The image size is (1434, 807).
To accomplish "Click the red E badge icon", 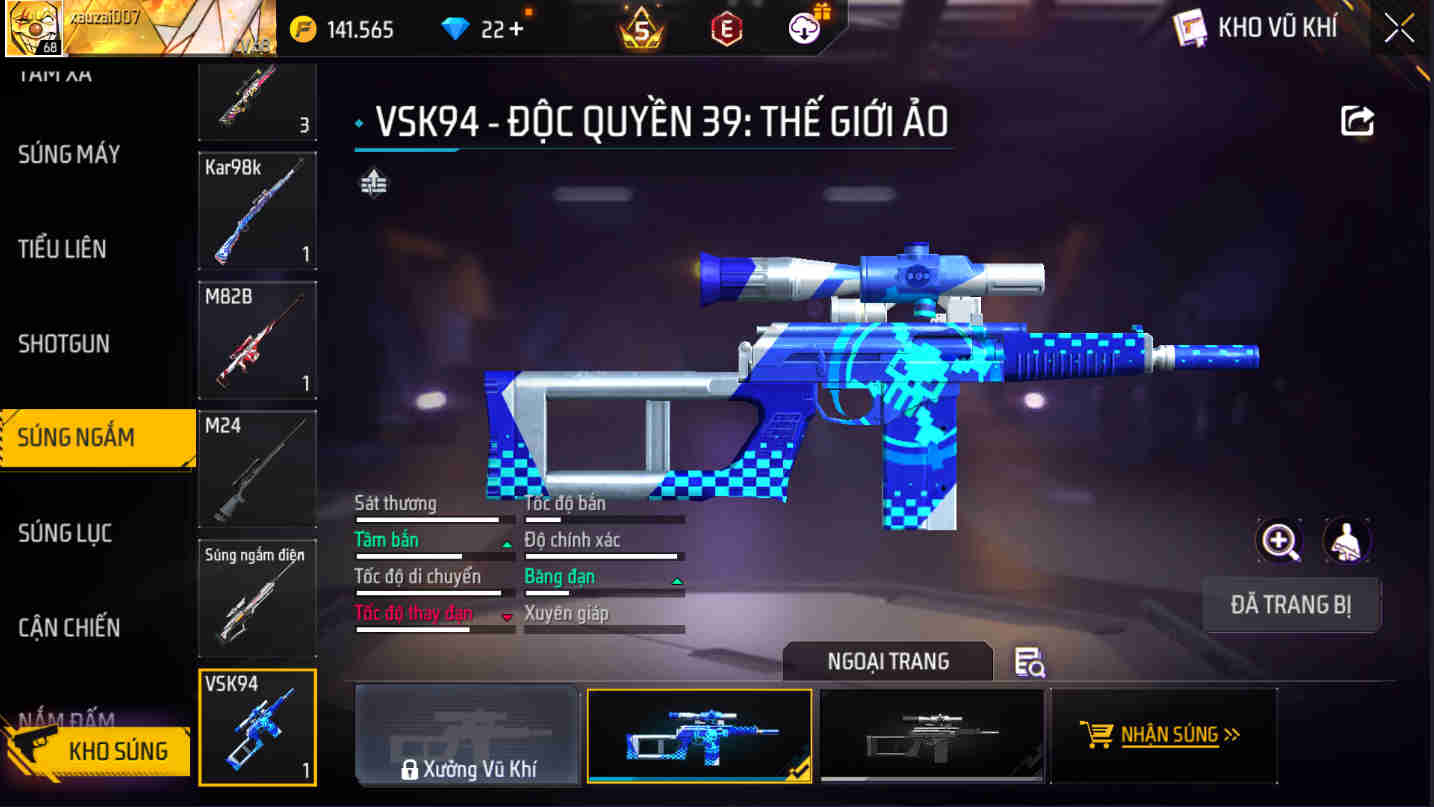I will pyautogui.click(x=725, y=28).
